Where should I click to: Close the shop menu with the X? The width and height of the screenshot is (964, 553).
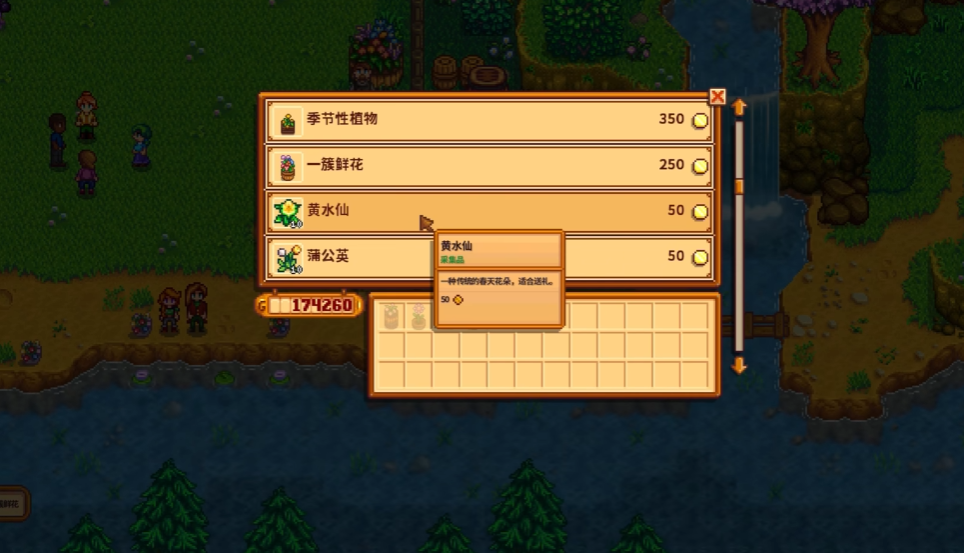[717, 96]
